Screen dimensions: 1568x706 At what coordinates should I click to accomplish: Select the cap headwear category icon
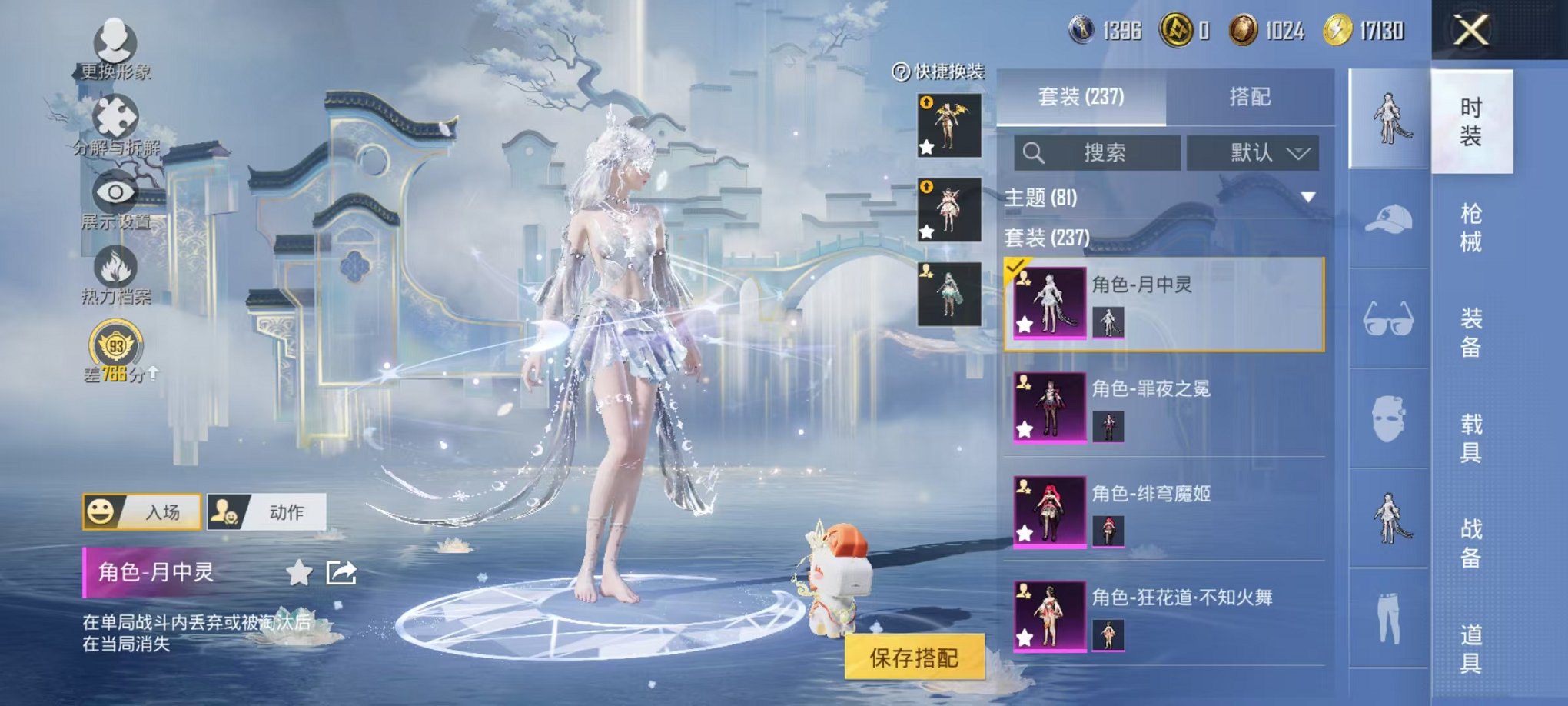tap(1389, 219)
